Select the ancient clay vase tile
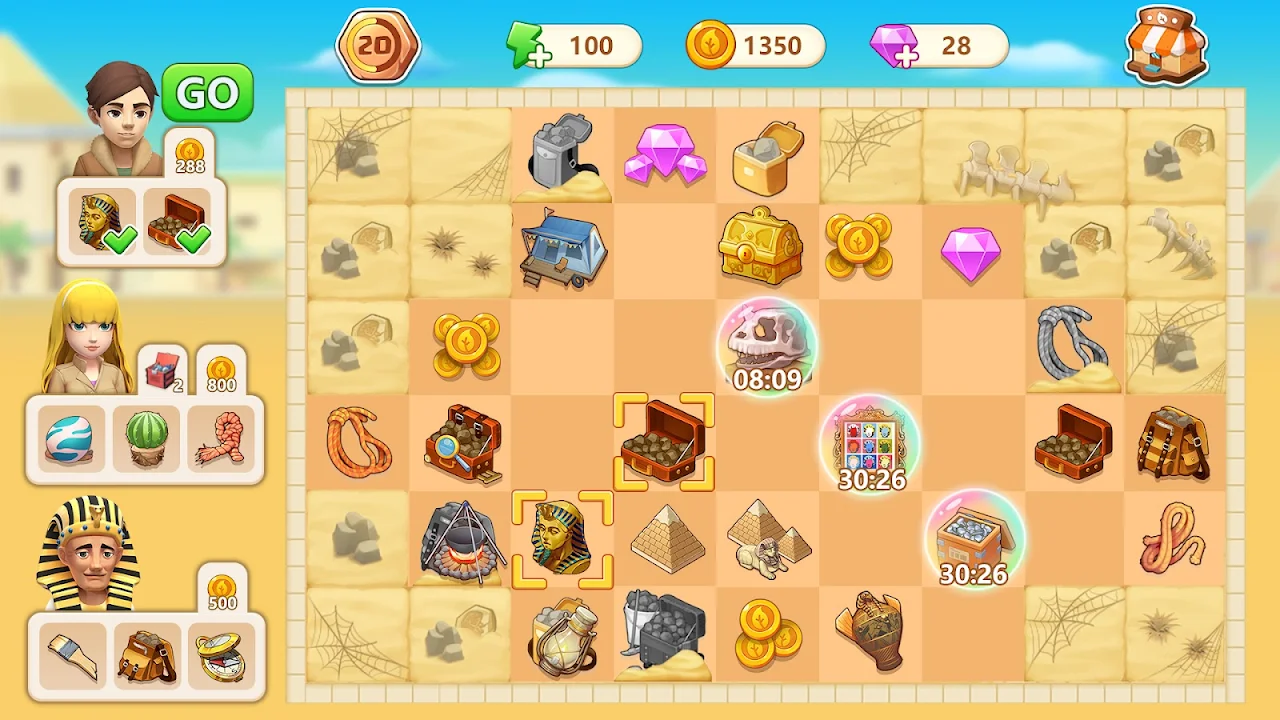The width and height of the screenshot is (1280, 720). (869, 632)
